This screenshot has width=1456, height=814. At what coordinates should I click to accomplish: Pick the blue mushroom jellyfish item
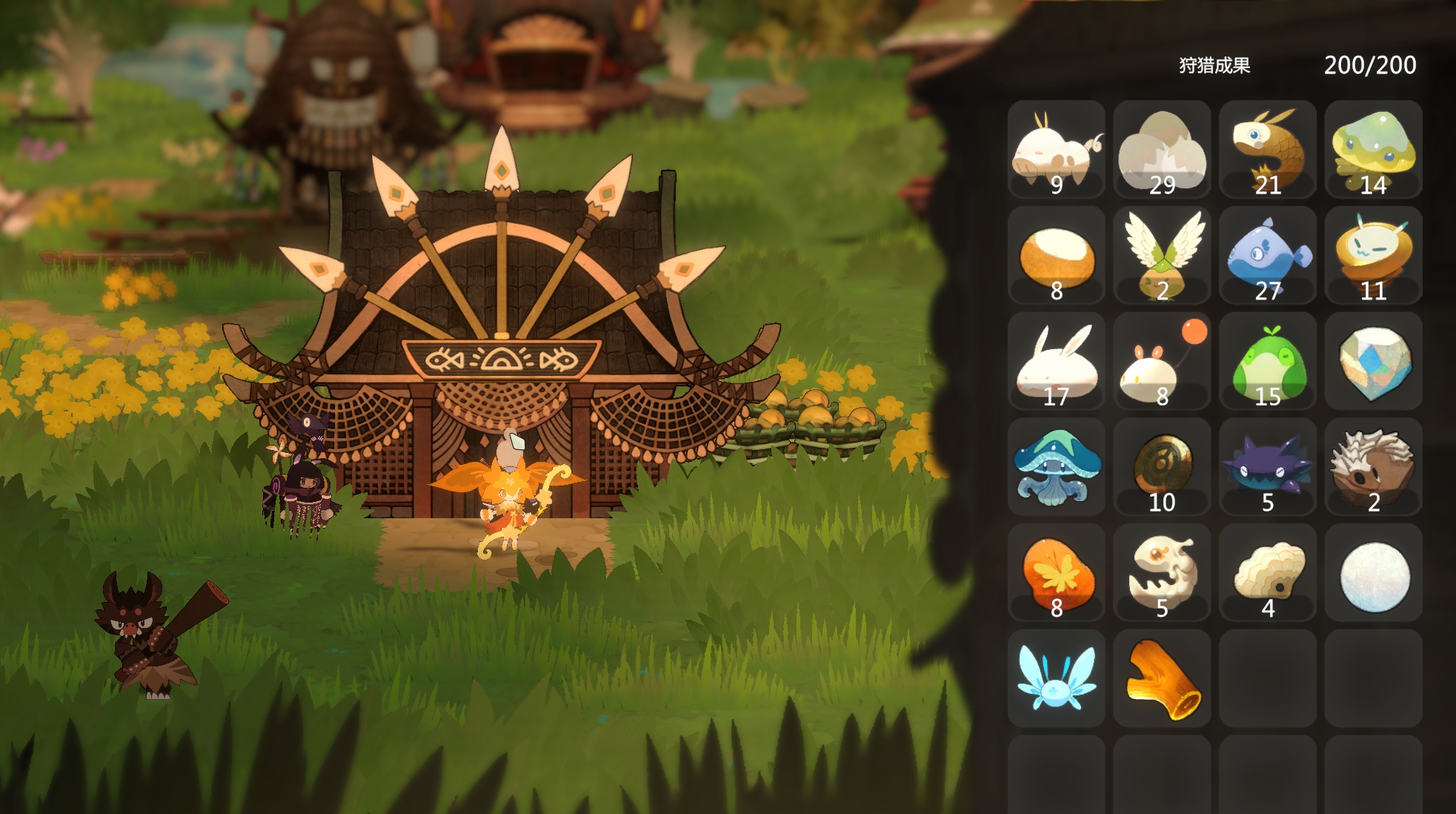click(1056, 467)
